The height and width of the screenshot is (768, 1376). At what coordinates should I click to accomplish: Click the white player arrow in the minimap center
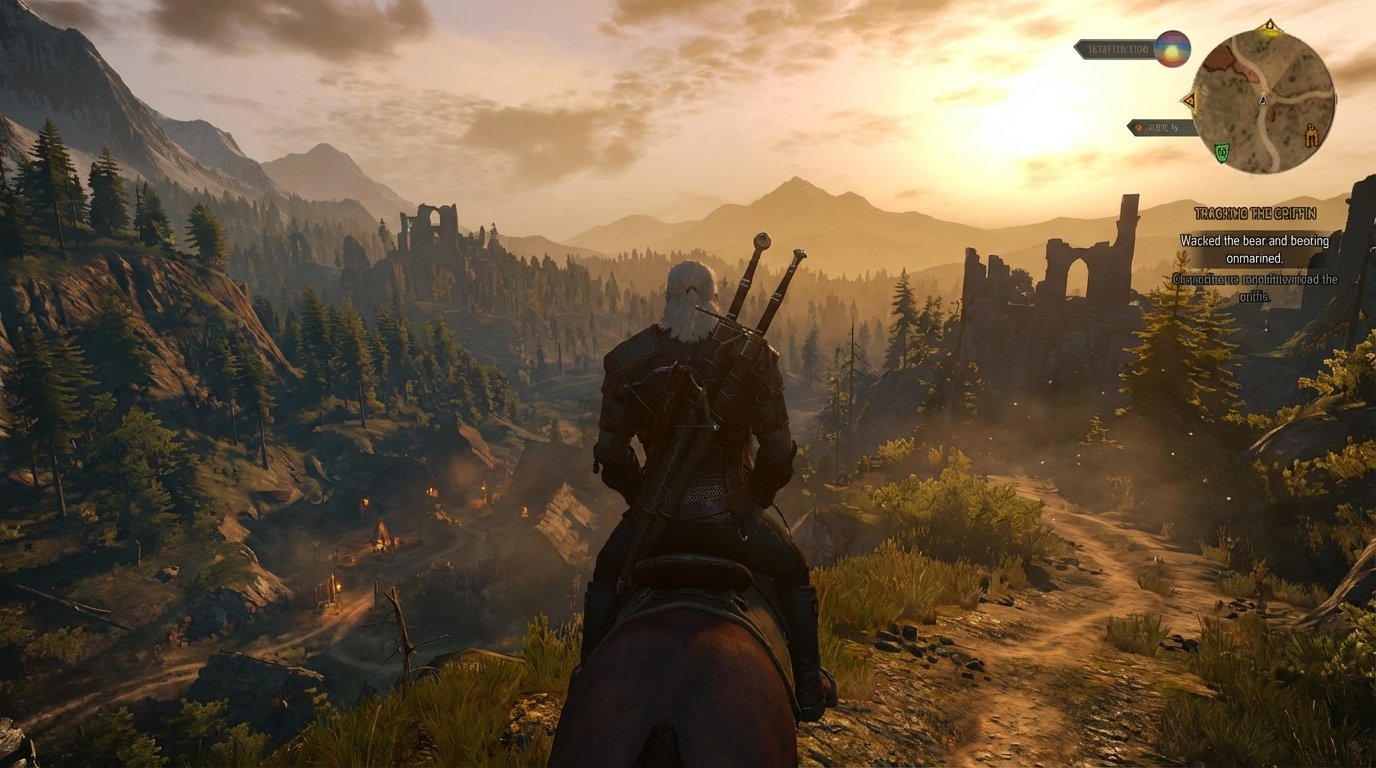1262,100
